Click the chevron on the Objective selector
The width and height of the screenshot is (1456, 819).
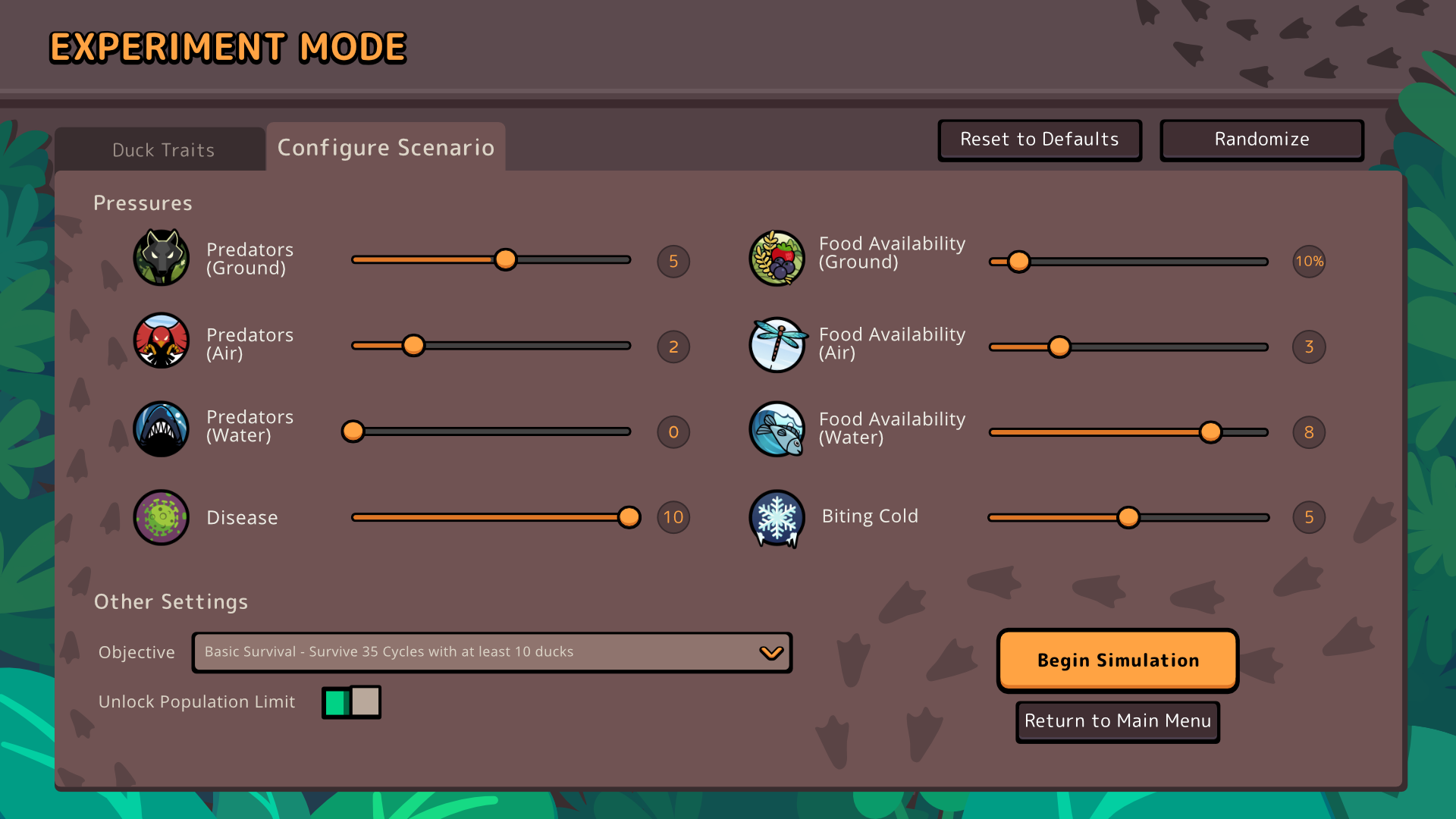(771, 651)
